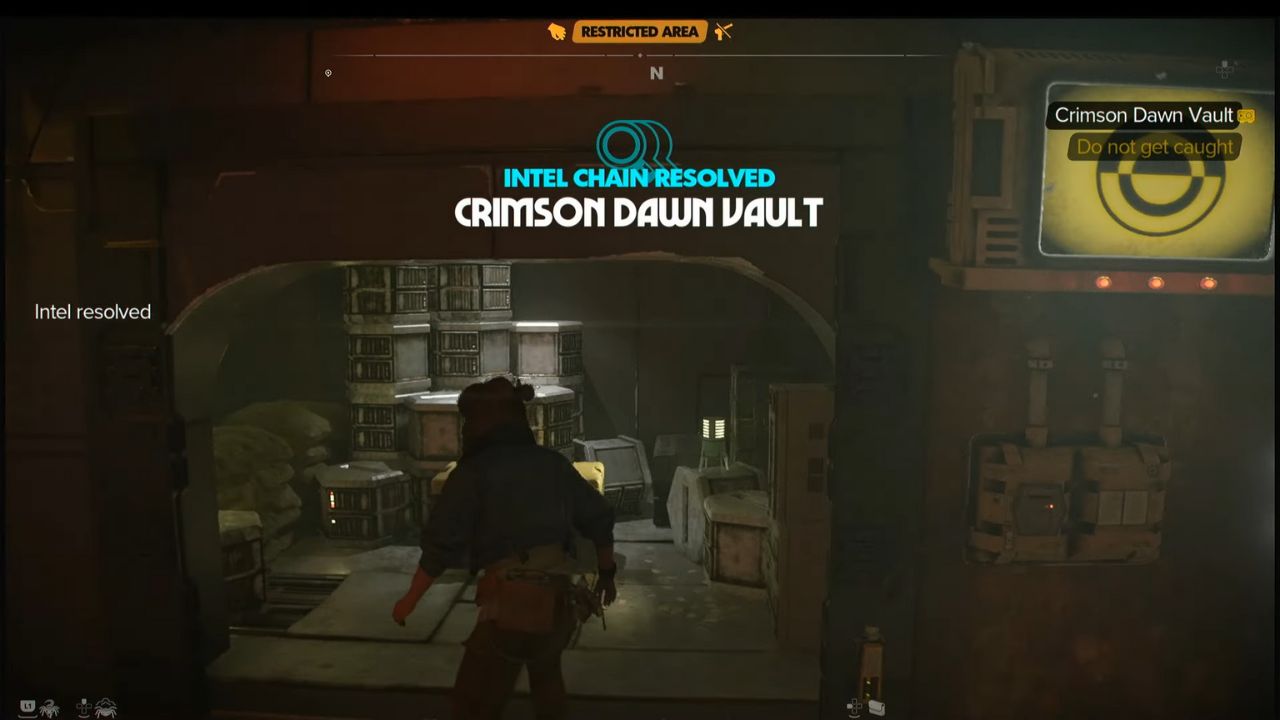This screenshot has width=1280, height=720.
Task: Select the Nix companion icon next to L1
Action: coord(50,707)
